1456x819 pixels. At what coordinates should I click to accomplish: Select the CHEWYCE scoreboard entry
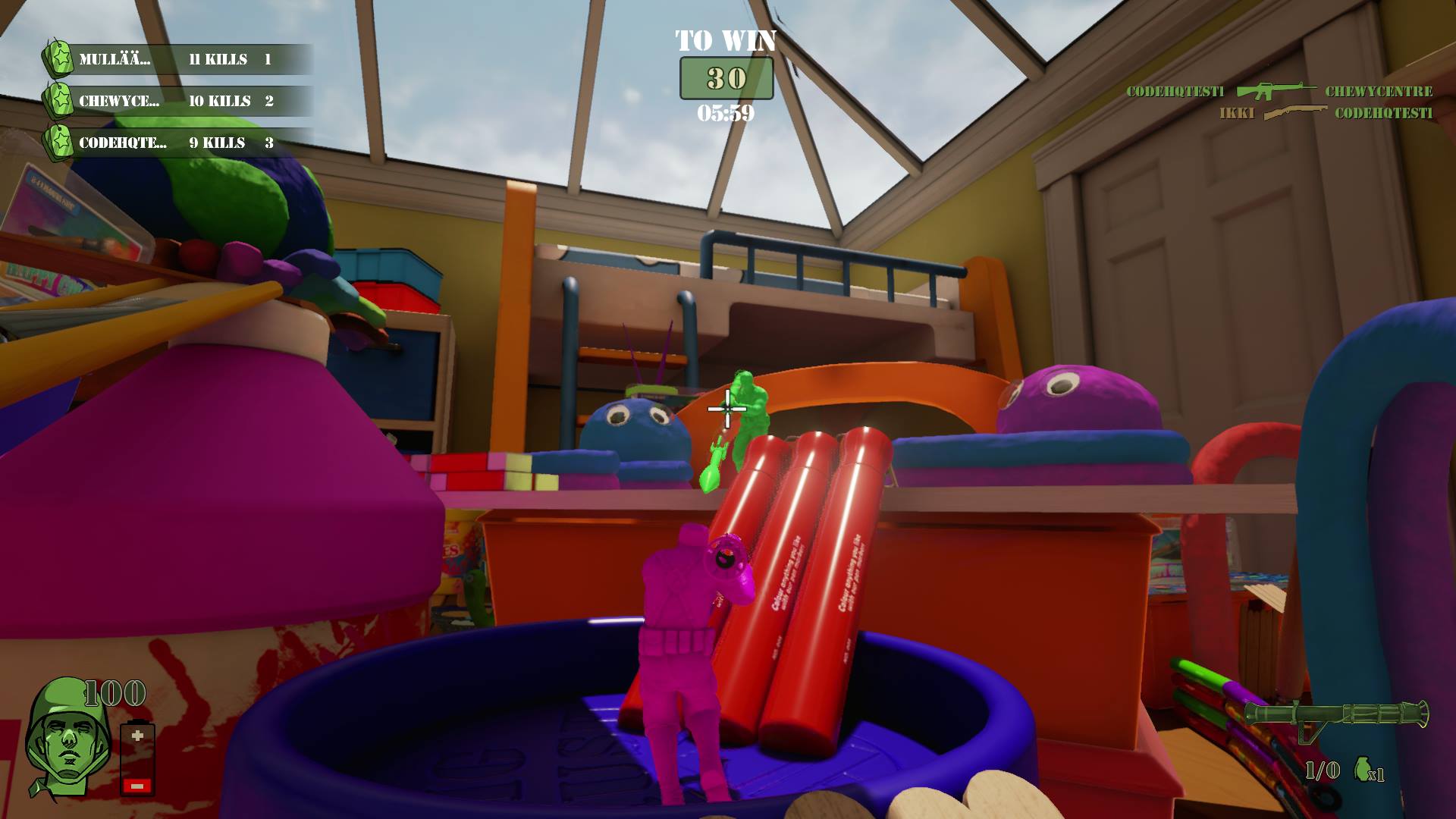(174, 100)
